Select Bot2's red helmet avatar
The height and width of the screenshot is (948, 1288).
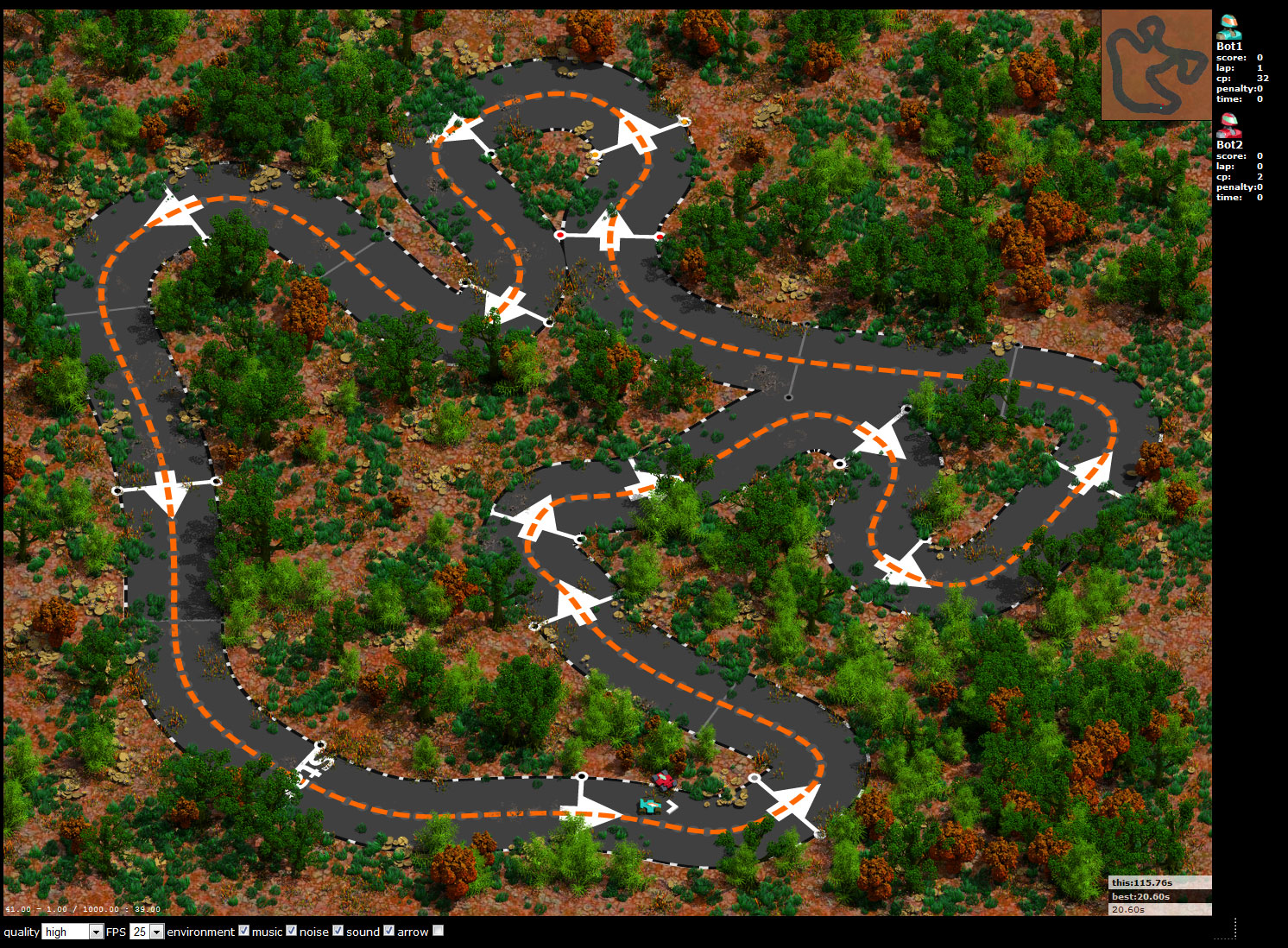click(1228, 126)
